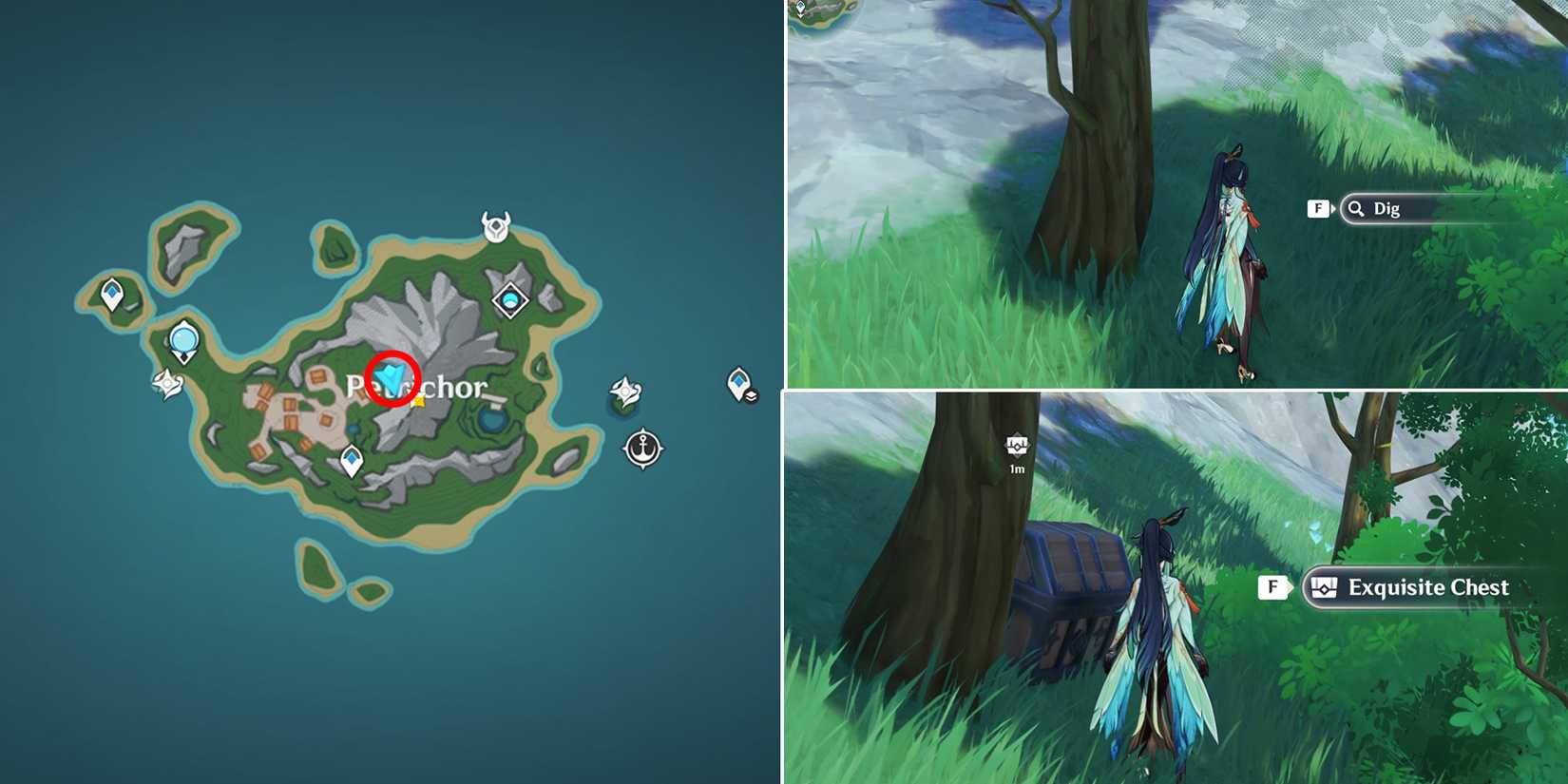The width and height of the screenshot is (1568, 784).
Task: Click the teleport waypoint south of Petrichor village
Action: tap(350, 458)
